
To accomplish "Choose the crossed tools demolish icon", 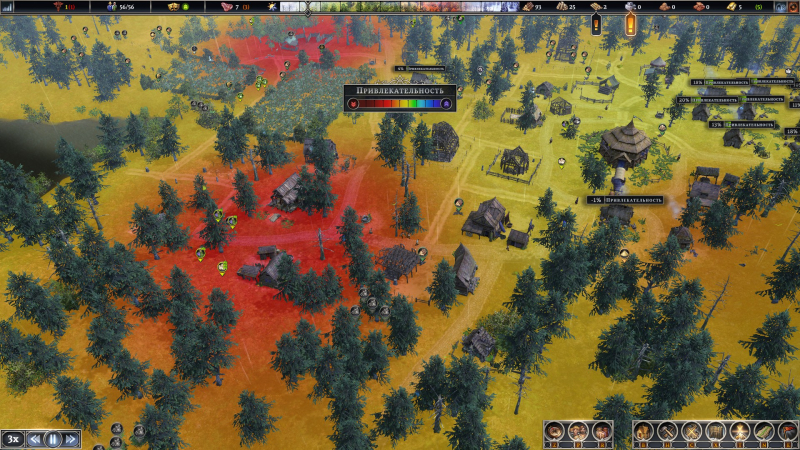I will (x=691, y=432).
